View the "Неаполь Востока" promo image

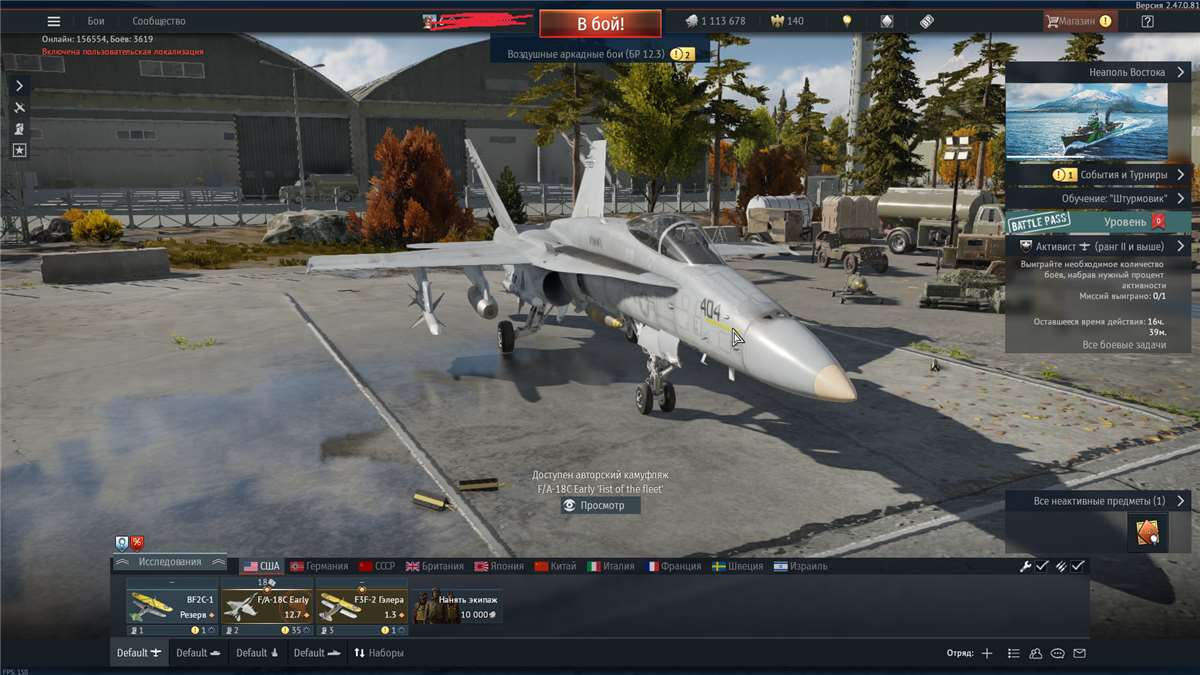1085,121
